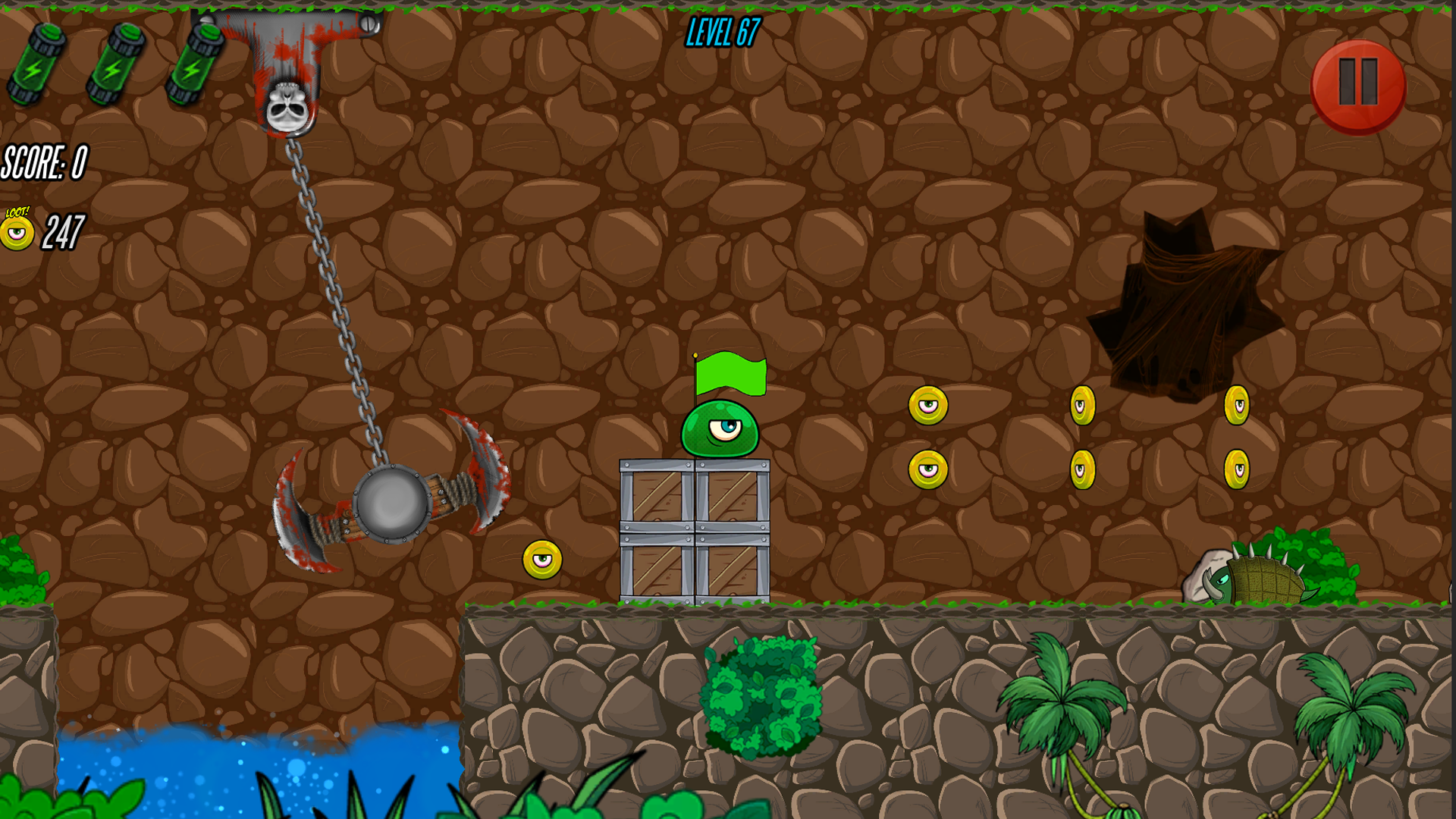Click the green checkpoint flag
This screenshot has width=1456, height=819.
(732, 375)
